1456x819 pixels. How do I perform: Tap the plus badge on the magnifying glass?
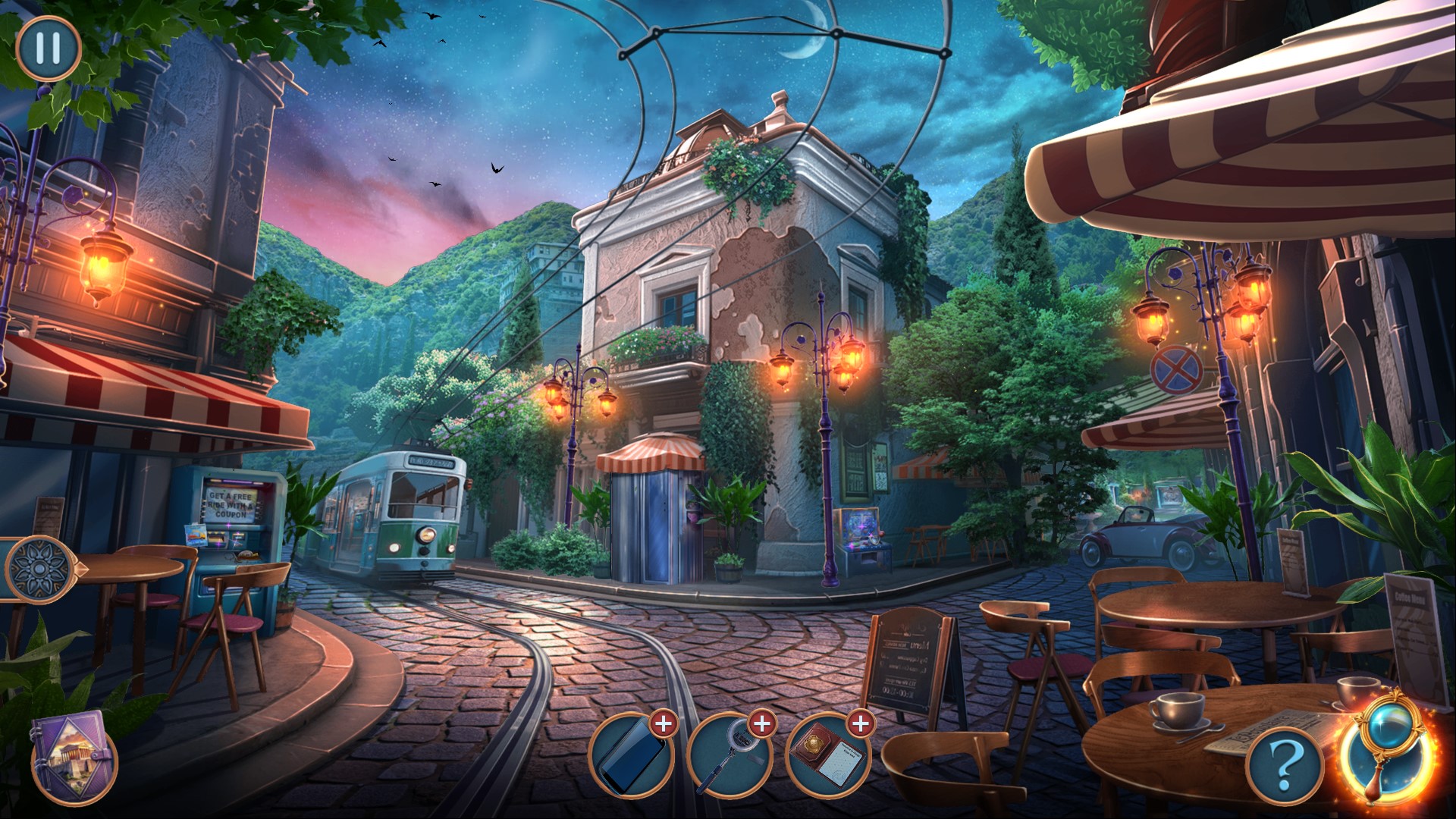[x=762, y=723]
